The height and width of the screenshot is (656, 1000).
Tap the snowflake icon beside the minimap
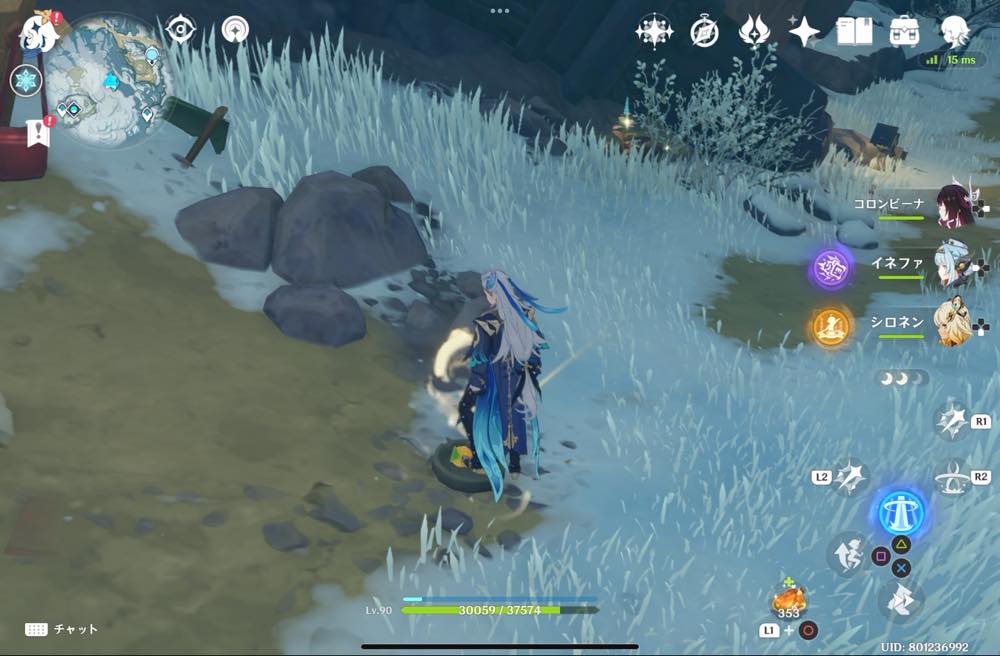click(x=25, y=81)
